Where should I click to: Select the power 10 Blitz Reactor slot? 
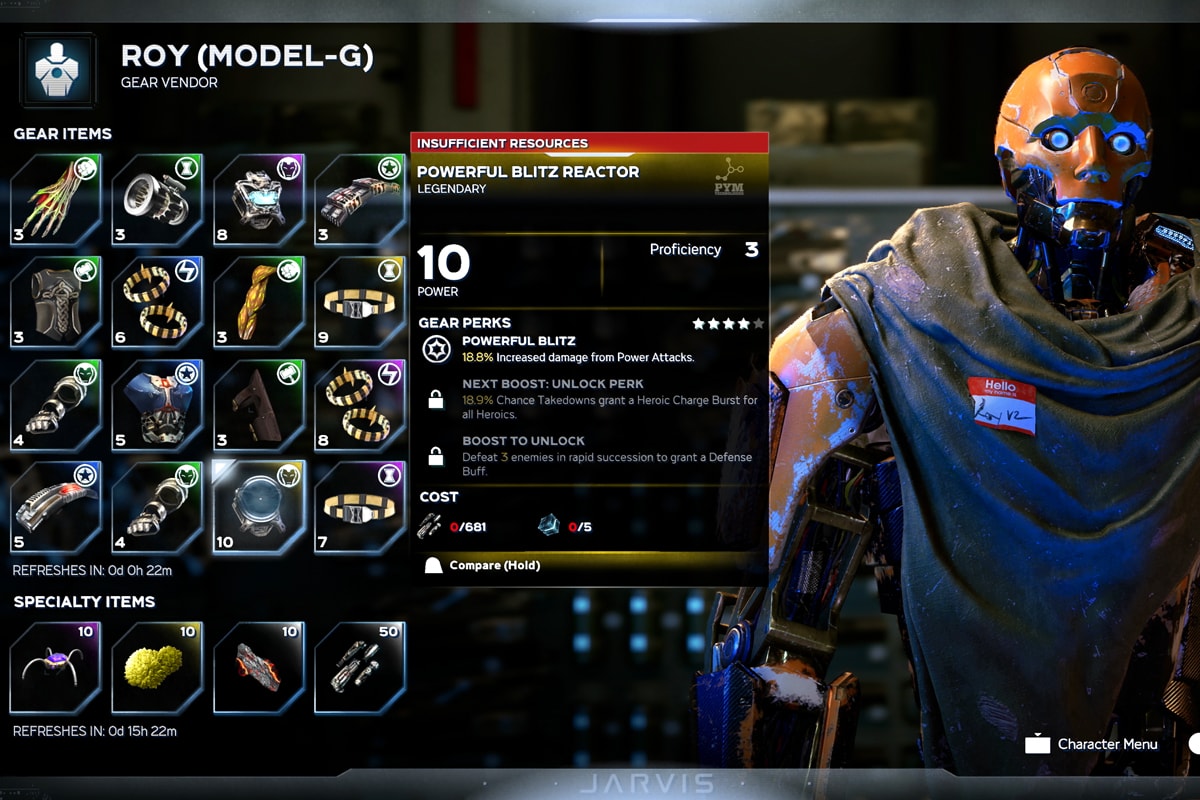tap(259, 505)
